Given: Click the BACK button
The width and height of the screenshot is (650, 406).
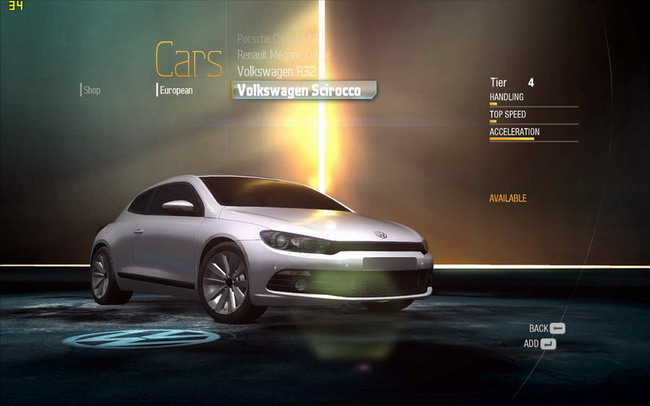Looking at the screenshot, I should coord(547,328).
